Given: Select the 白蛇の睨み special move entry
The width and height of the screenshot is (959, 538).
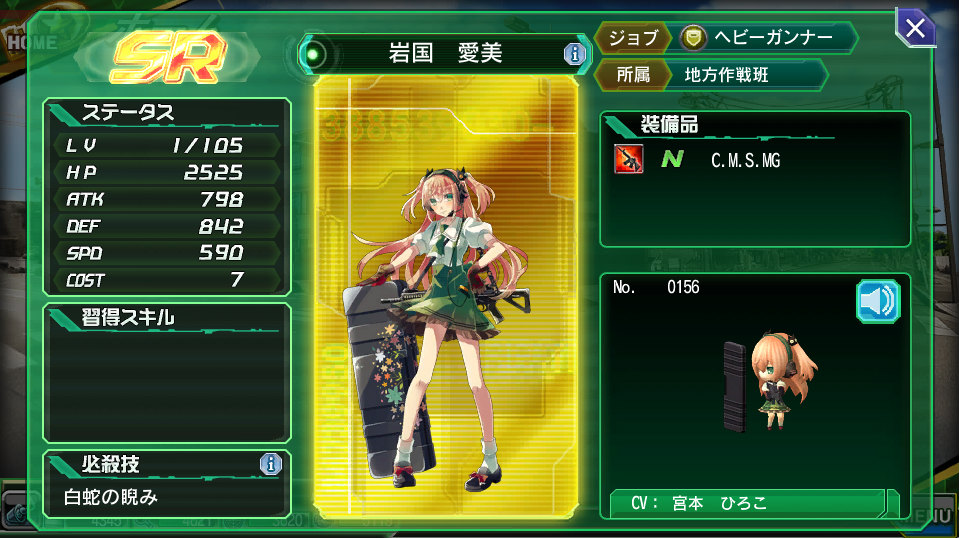Looking at the screenshot, I should click(x=112, y=497).
